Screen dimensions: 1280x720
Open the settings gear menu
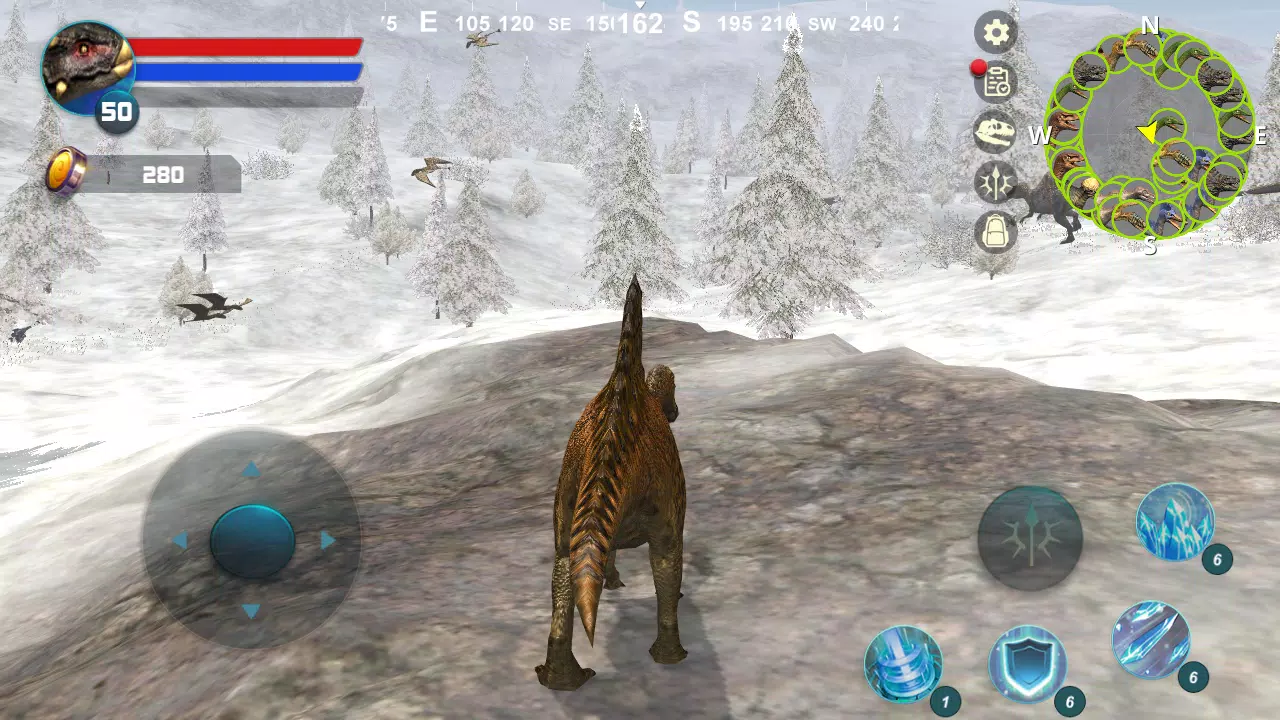click(x=995, y=33)
